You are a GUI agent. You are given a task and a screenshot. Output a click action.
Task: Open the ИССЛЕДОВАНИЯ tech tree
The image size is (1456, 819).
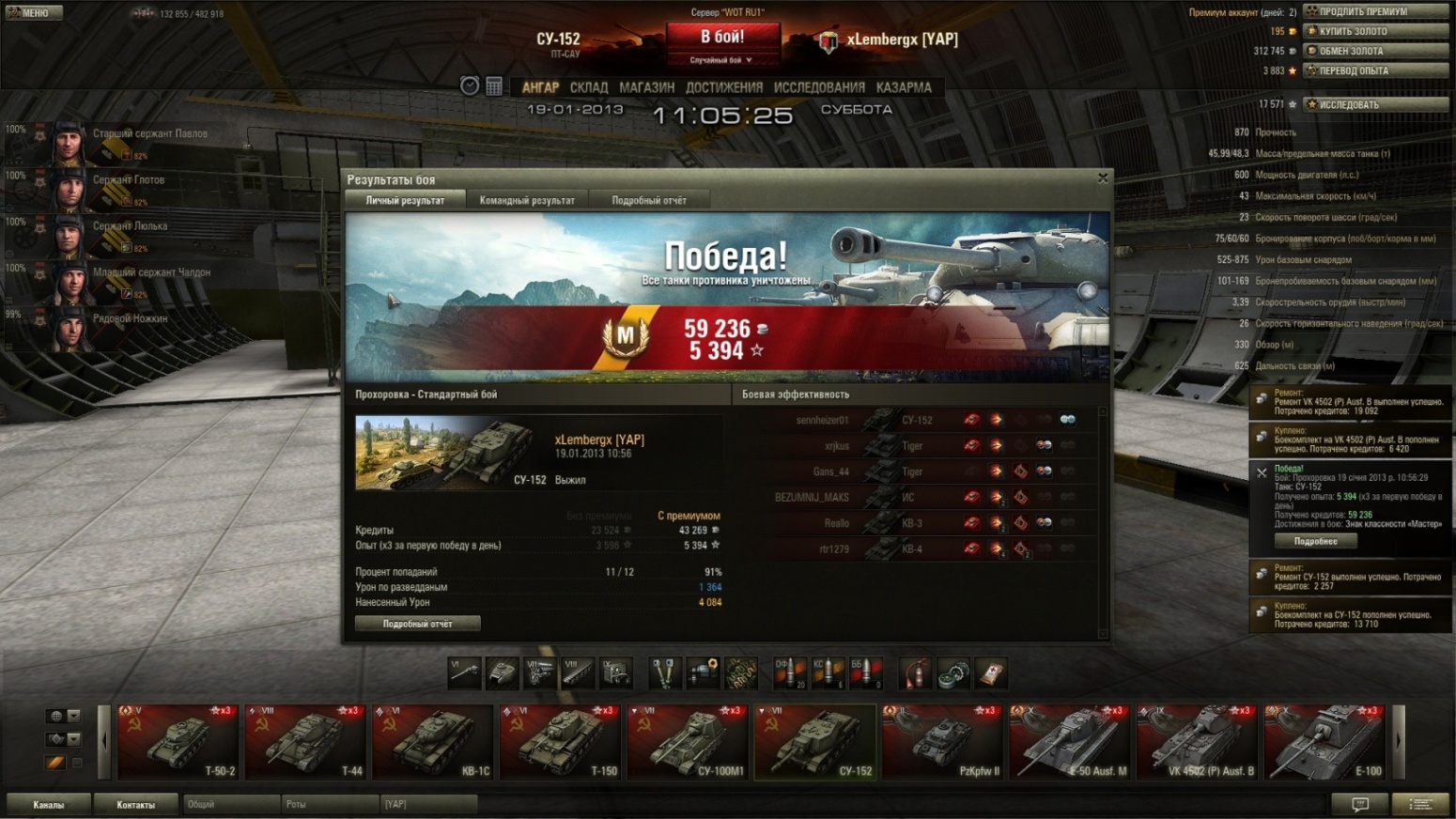pyautogui.click(x=819, y=87)
